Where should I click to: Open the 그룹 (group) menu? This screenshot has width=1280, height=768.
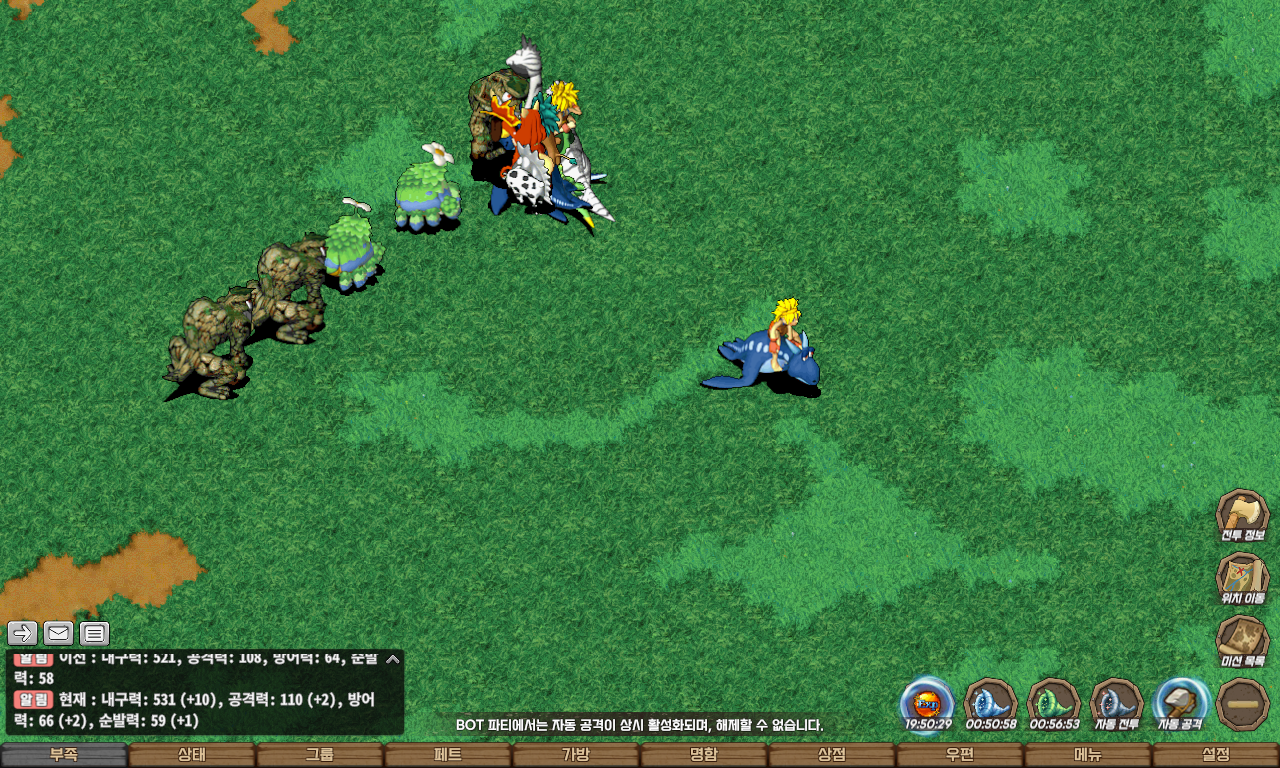click(320, 755)
